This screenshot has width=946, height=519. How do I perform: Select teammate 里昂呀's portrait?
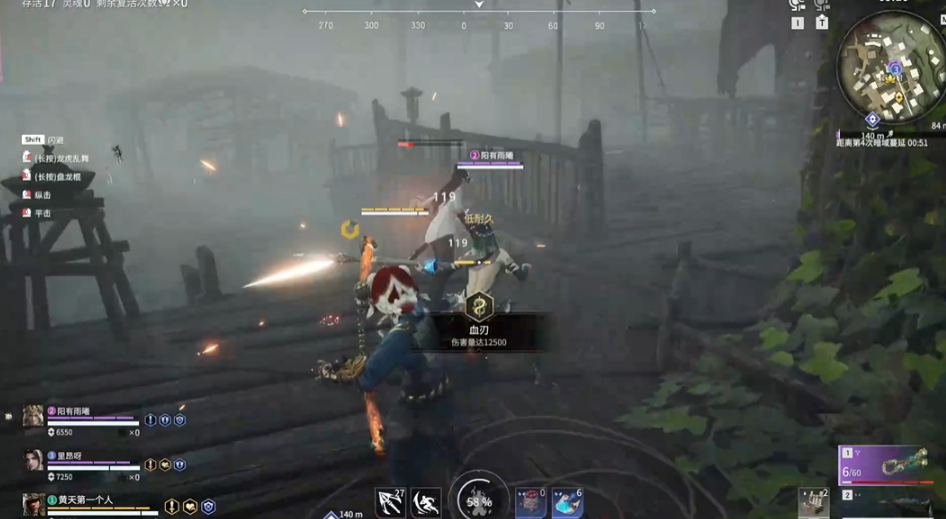click(33, 460)
